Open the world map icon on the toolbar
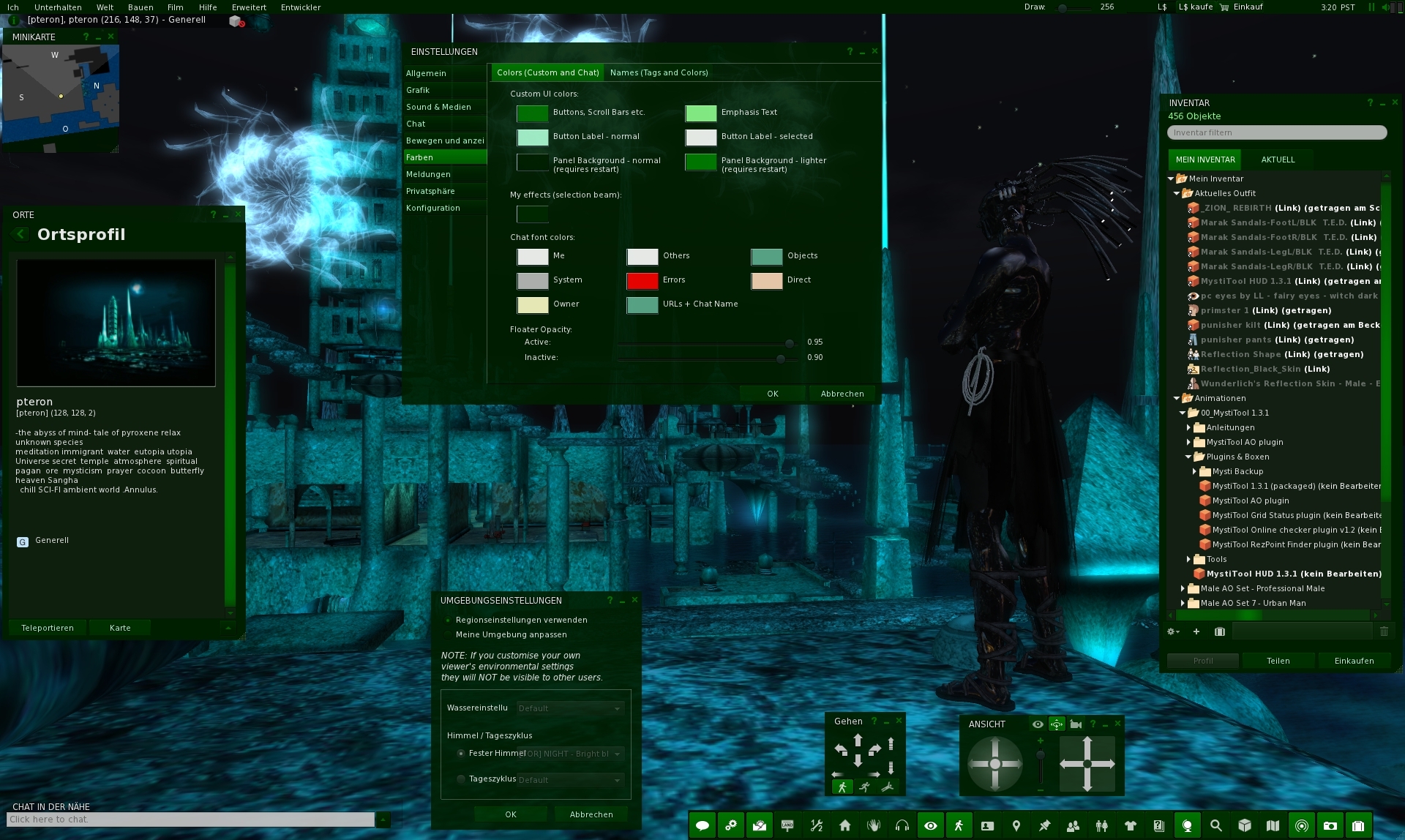Viewport: 1405px width, 840px height. [1273, 825]
